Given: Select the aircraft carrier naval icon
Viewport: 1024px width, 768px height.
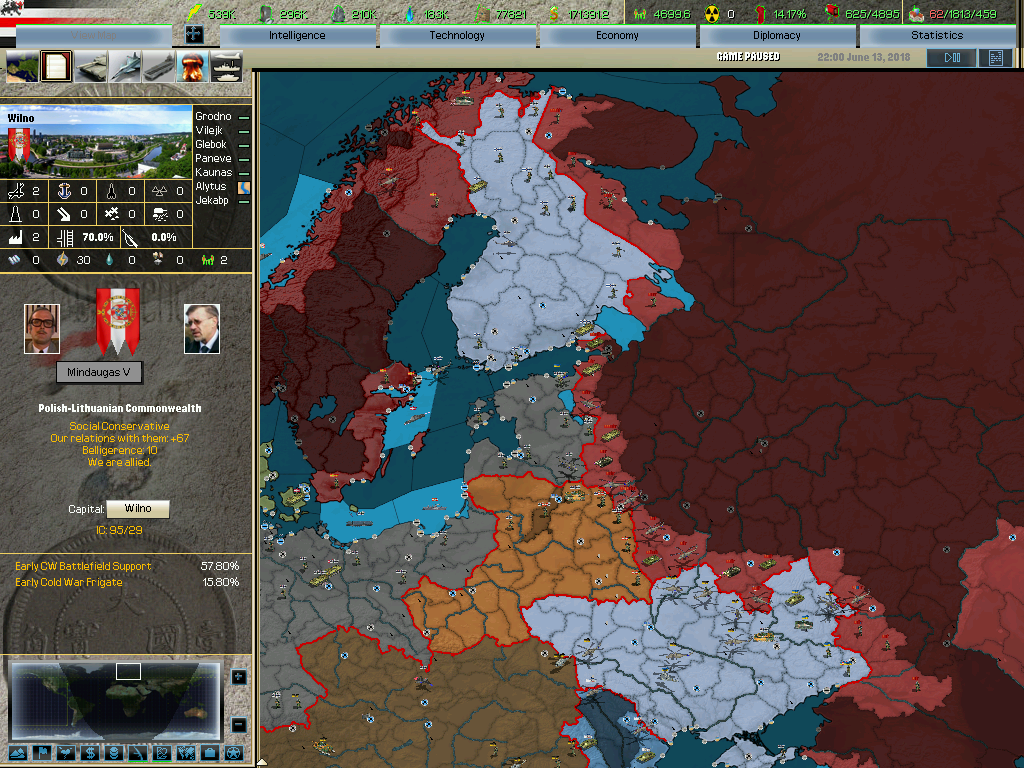Looking at the screenshot, I should coord(159,67).
